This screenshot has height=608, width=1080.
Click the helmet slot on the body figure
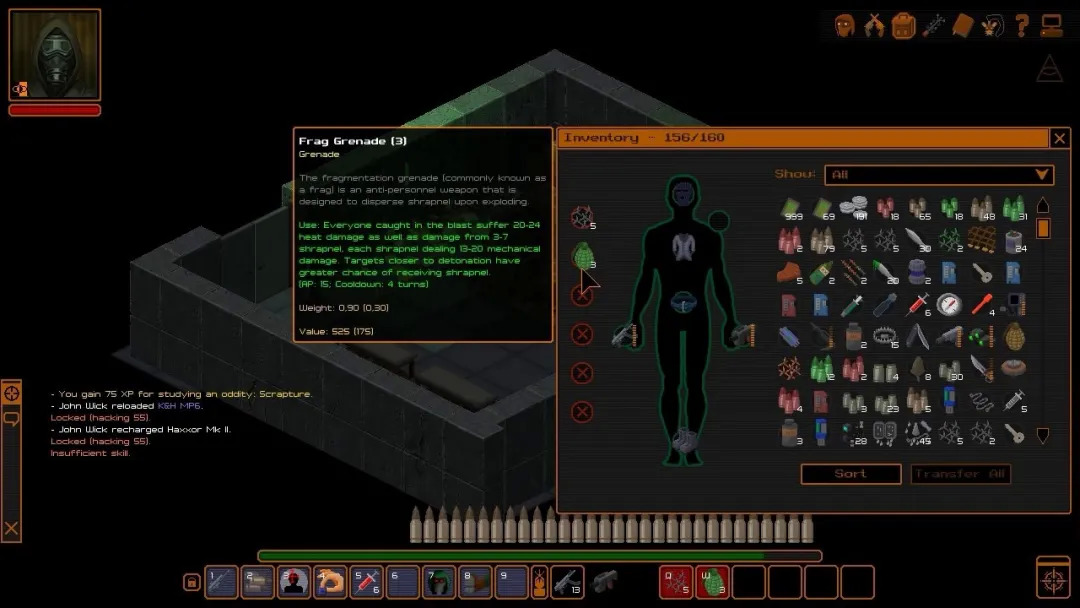(682, 192)
